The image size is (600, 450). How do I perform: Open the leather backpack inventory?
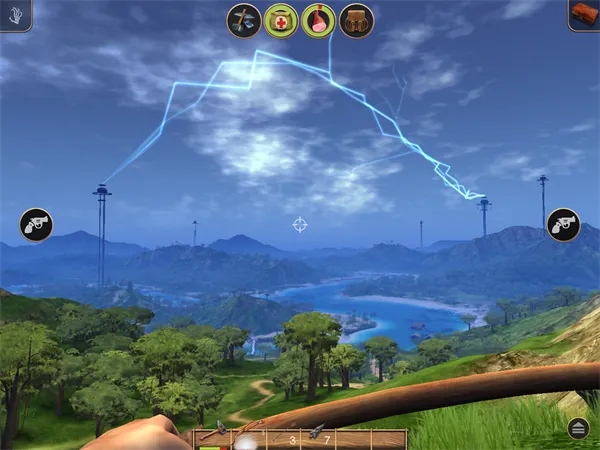(356, 21)
